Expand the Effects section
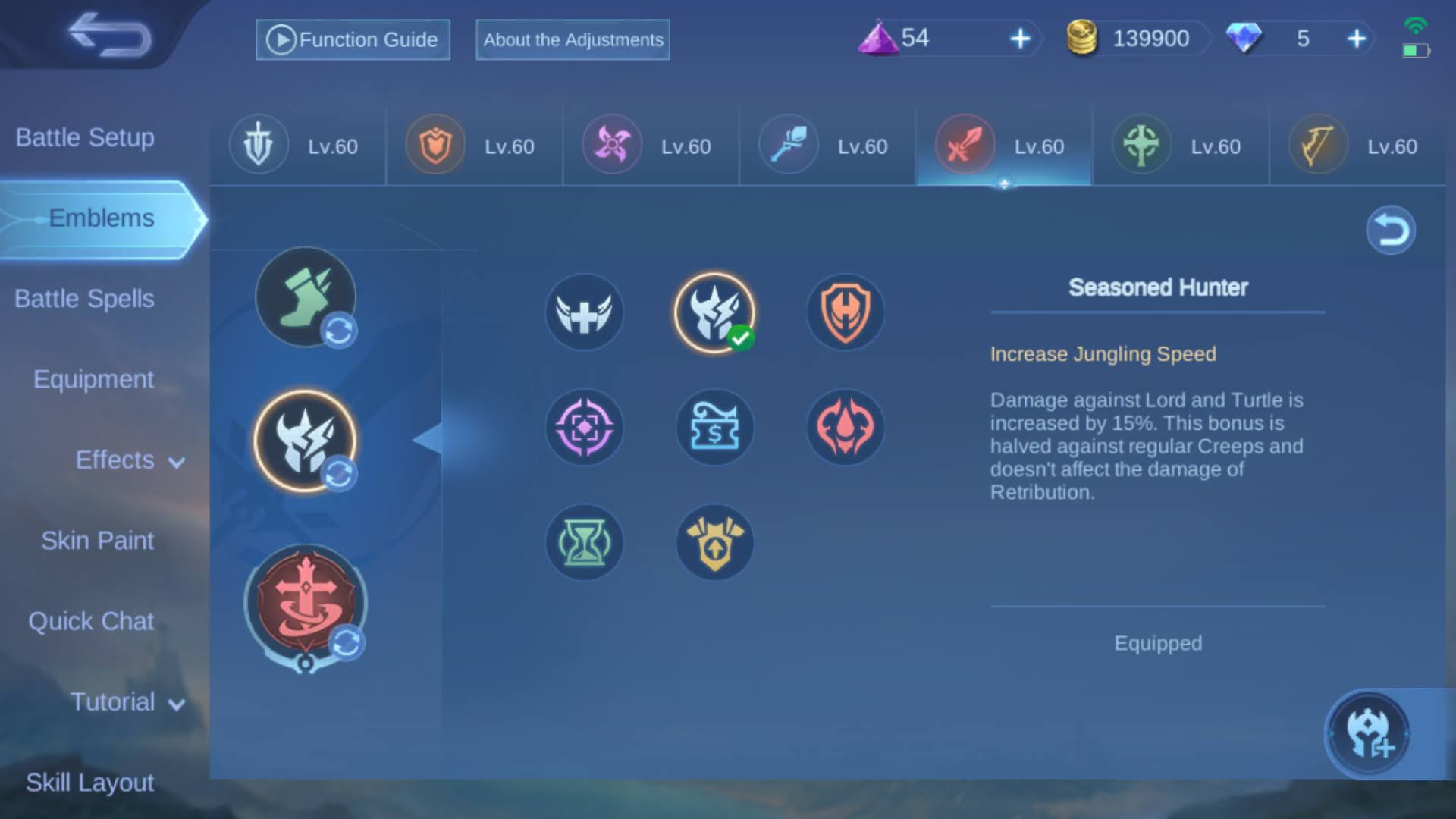This screenshot has height=819, width=1456. pyautogui.click(x=129, y=460)
